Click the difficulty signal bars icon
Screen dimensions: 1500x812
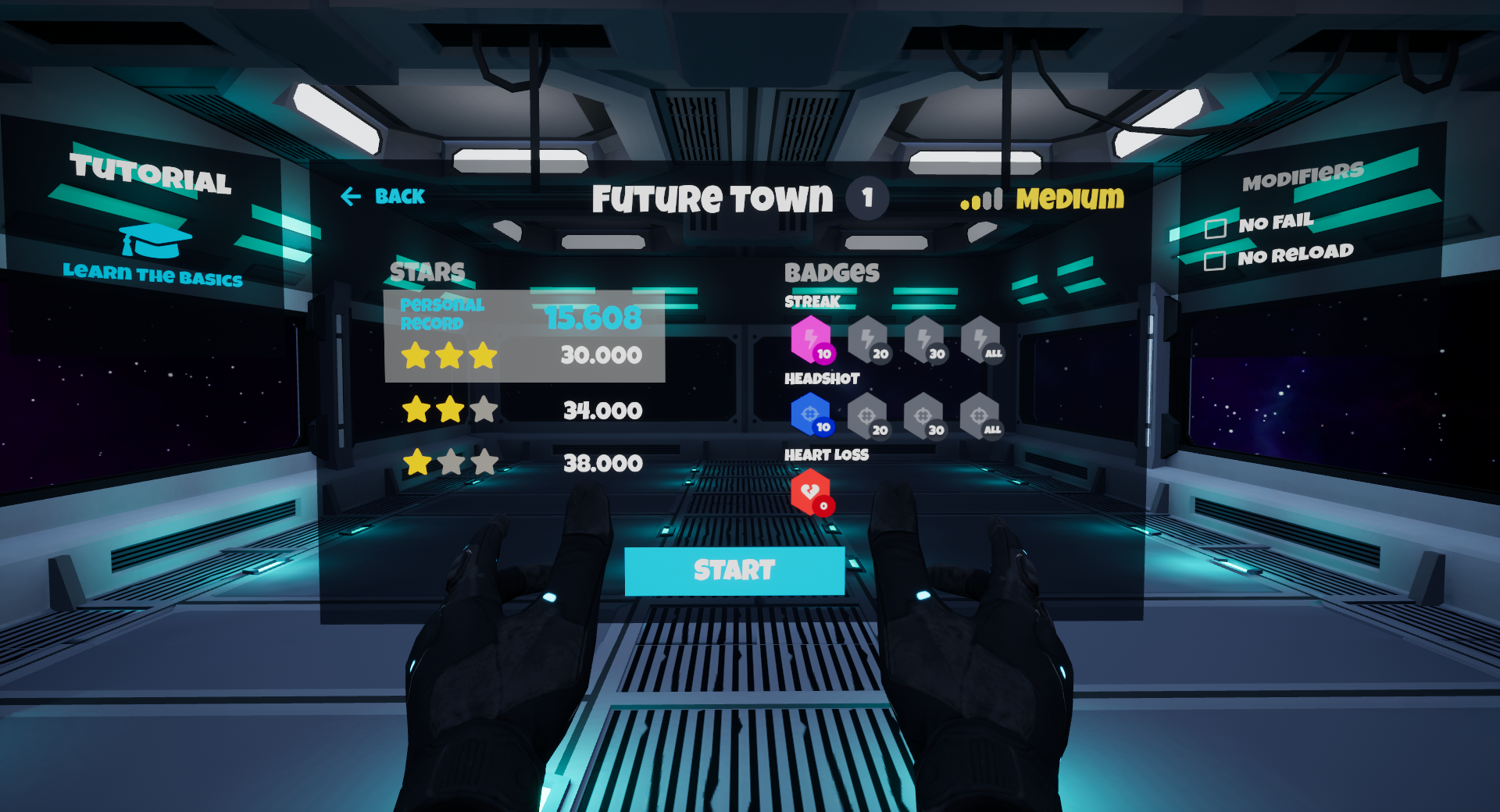(x=980, y=200)
